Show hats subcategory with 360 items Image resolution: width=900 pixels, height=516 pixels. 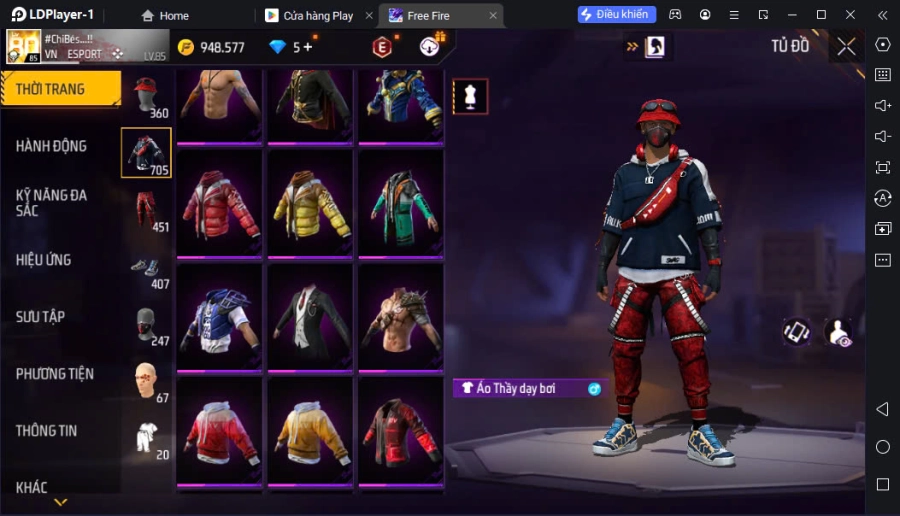coord(147,97)
